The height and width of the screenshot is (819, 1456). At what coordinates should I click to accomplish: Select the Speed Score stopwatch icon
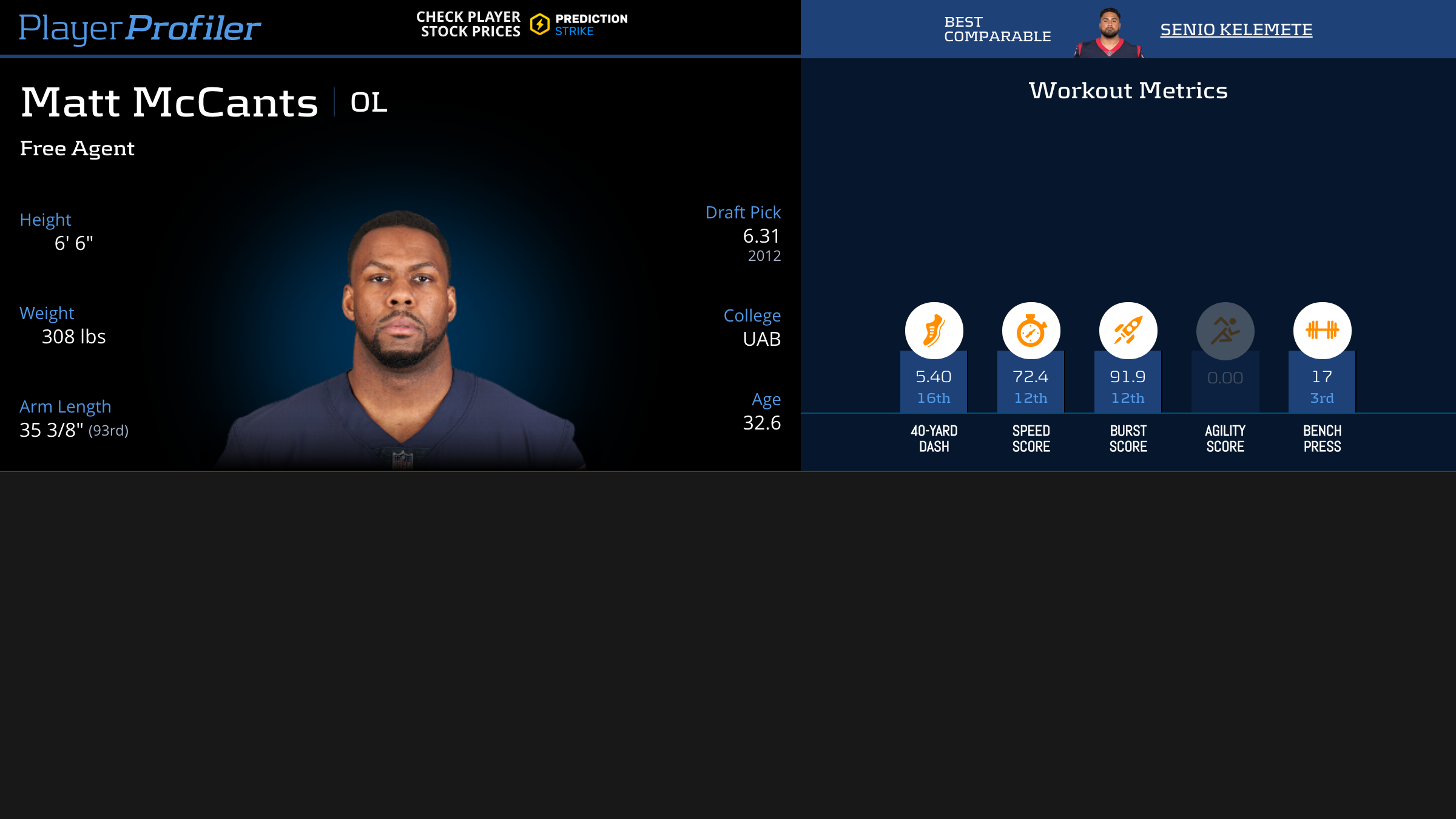(x=1031, y=331)
